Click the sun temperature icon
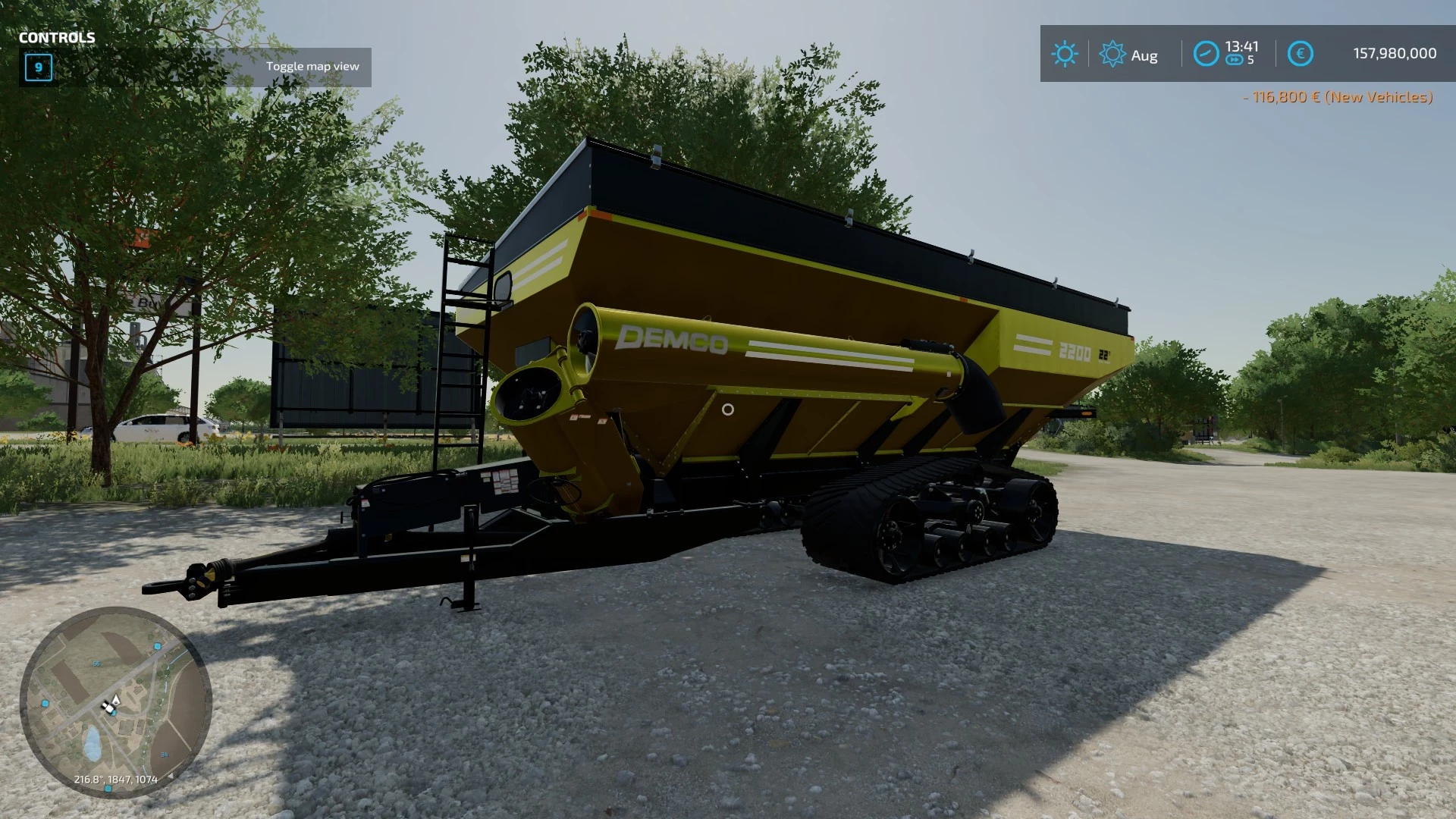Image resolution: width=1456 pixels, height=819 pixels. 1065,54
